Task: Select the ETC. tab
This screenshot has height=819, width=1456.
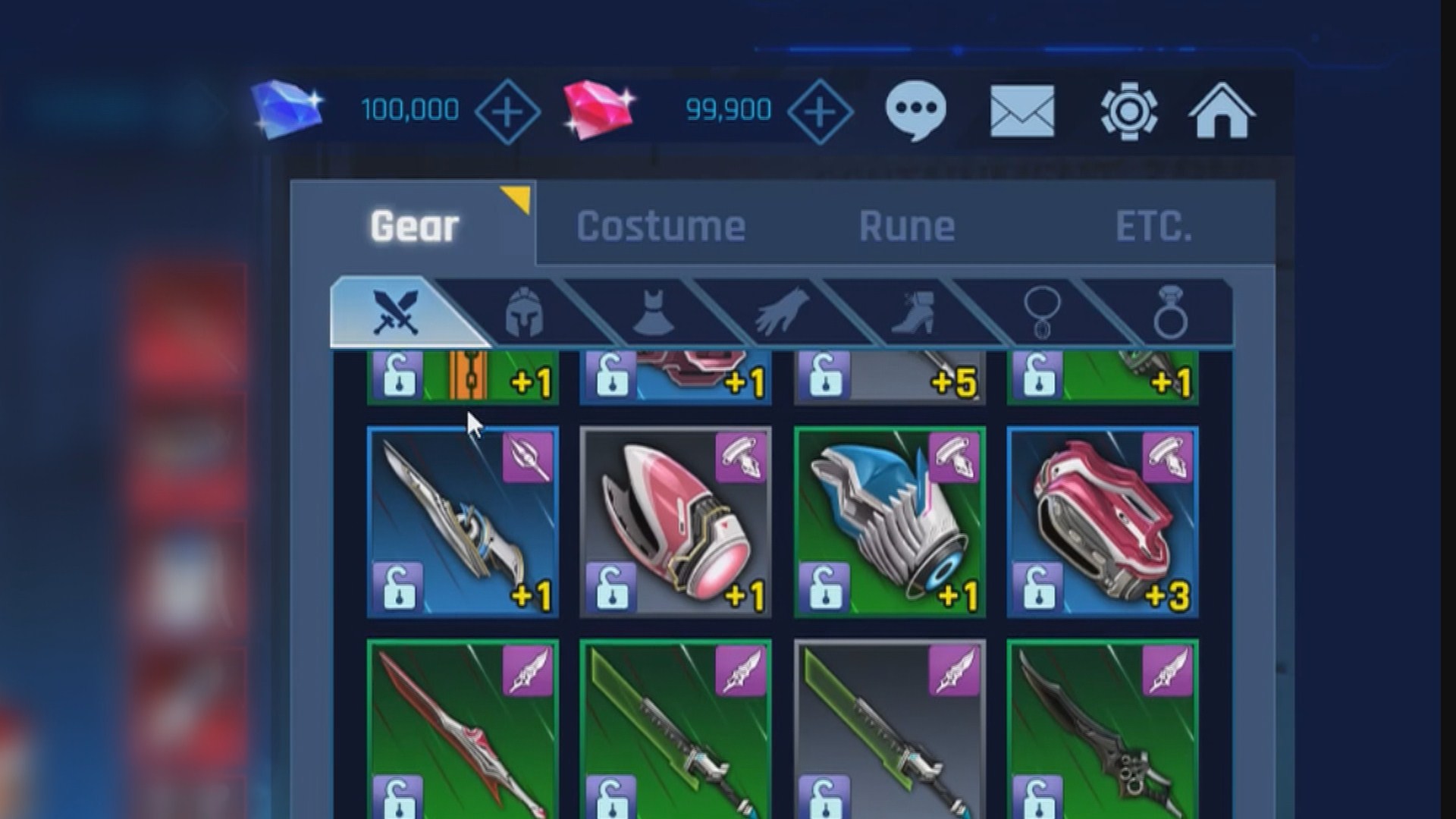Action: click(1153, 226)
